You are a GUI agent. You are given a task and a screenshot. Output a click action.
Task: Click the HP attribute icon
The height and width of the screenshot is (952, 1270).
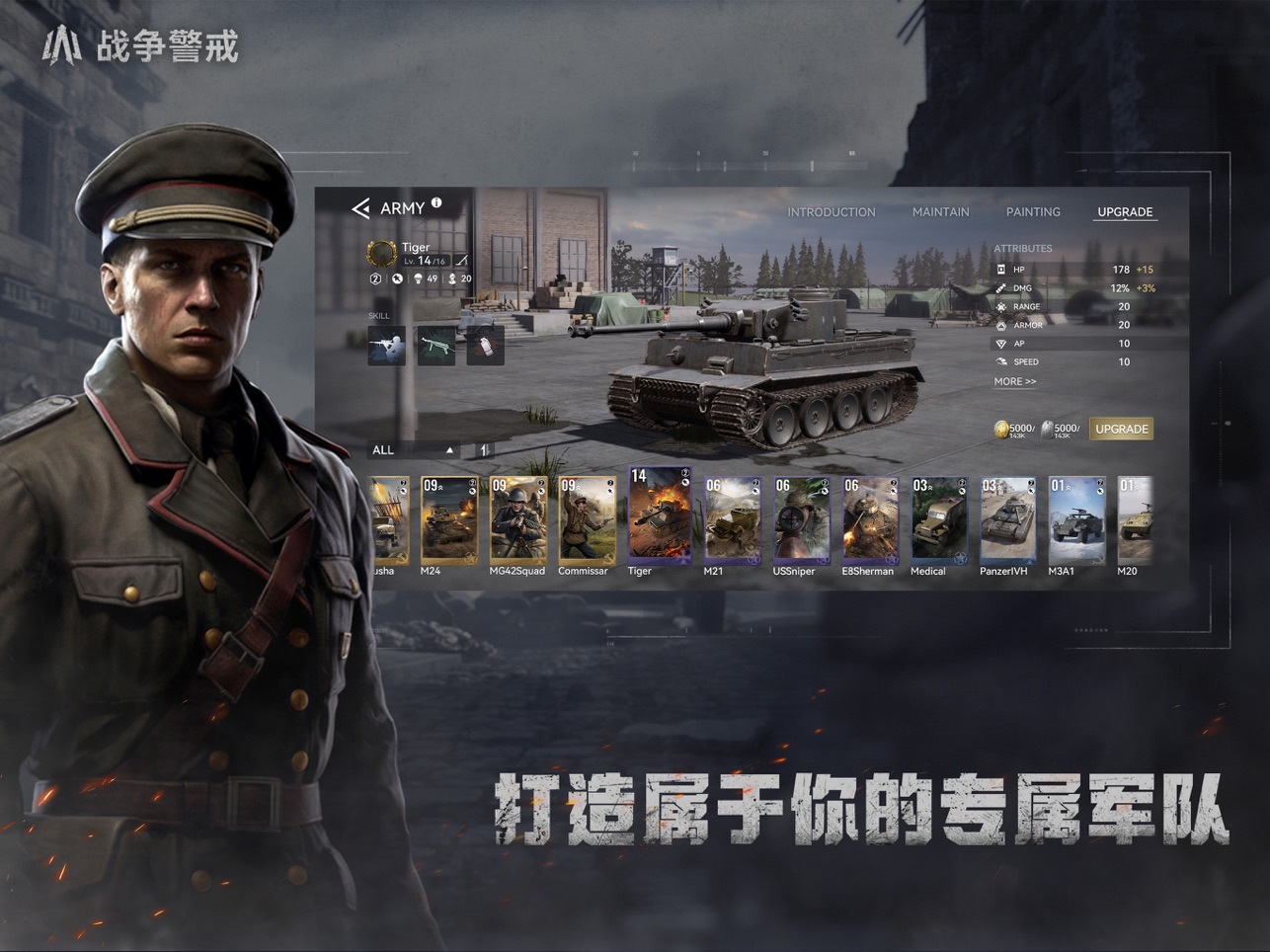(x=1000, y=269)
